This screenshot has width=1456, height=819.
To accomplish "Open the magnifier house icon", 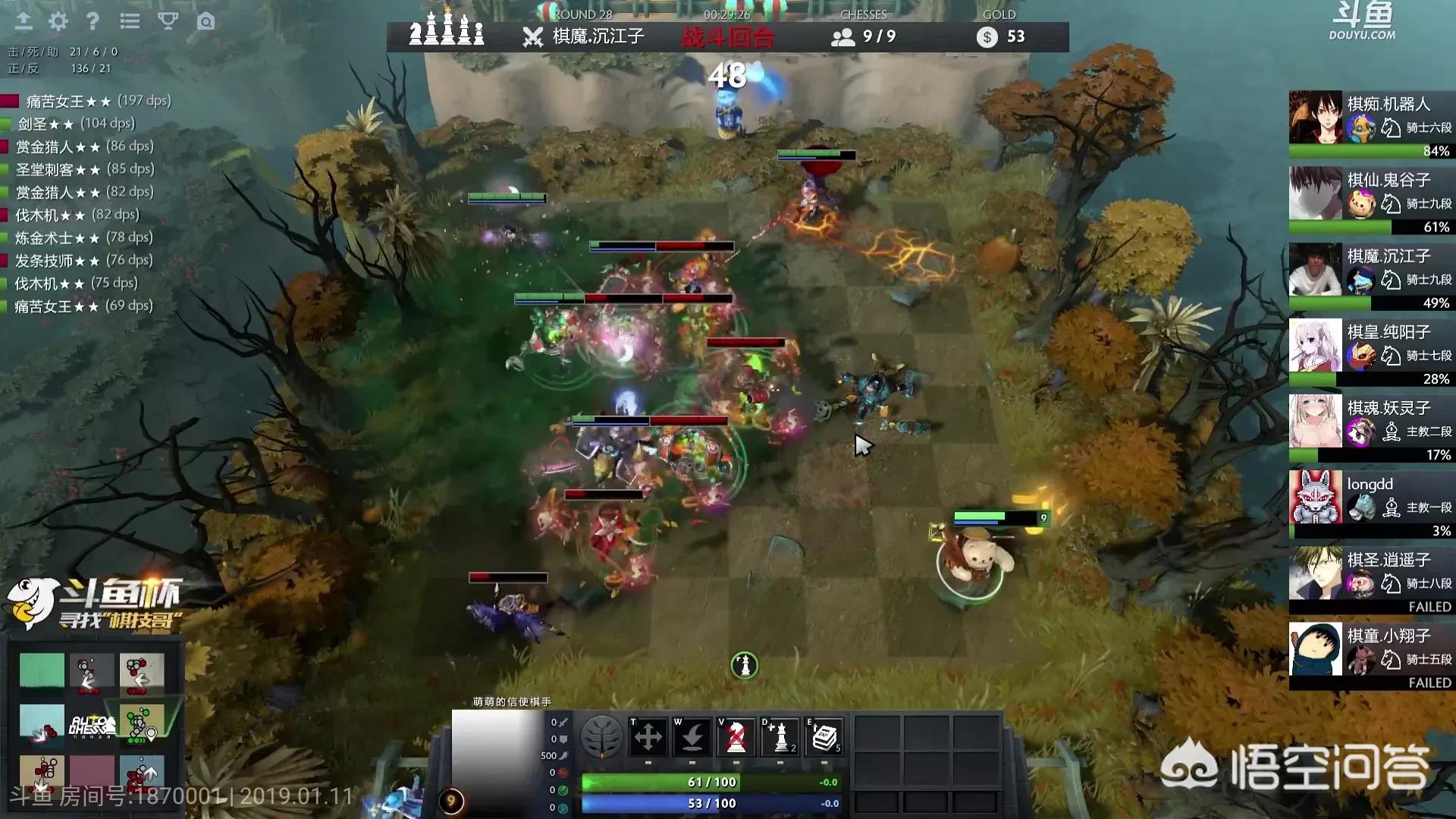I will [206, 21].
